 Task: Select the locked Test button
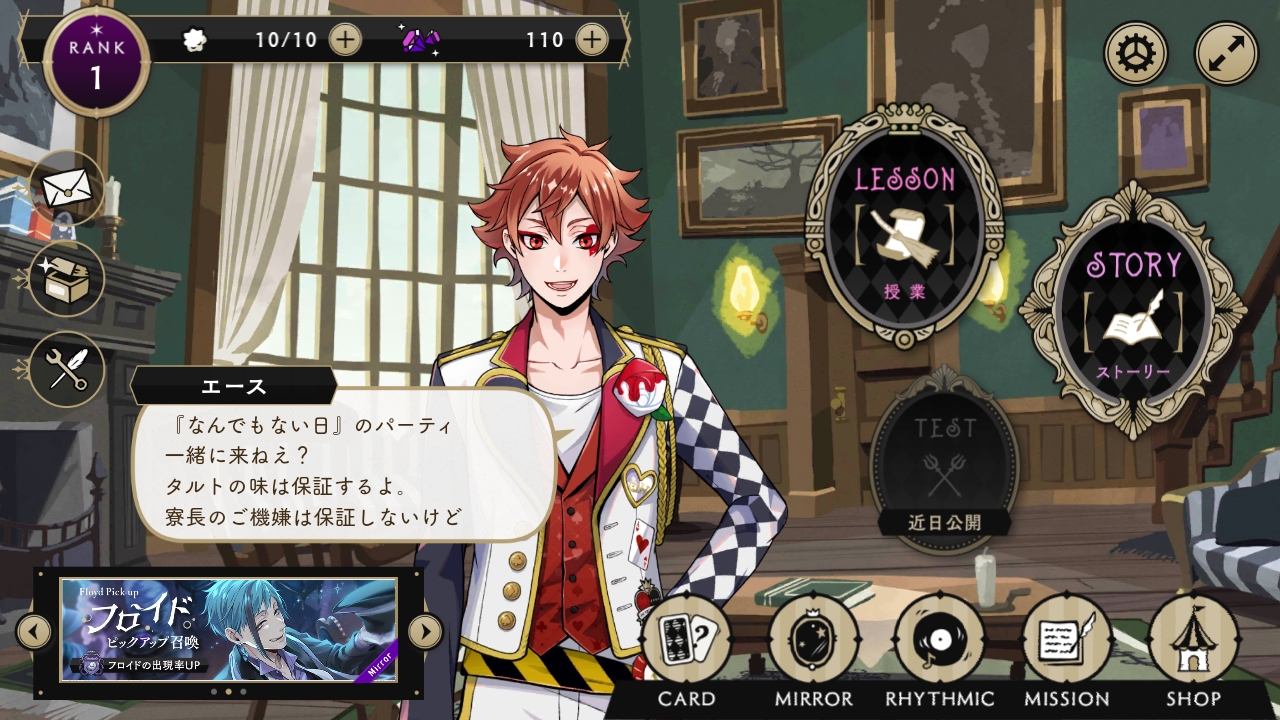tap(944, 462)
